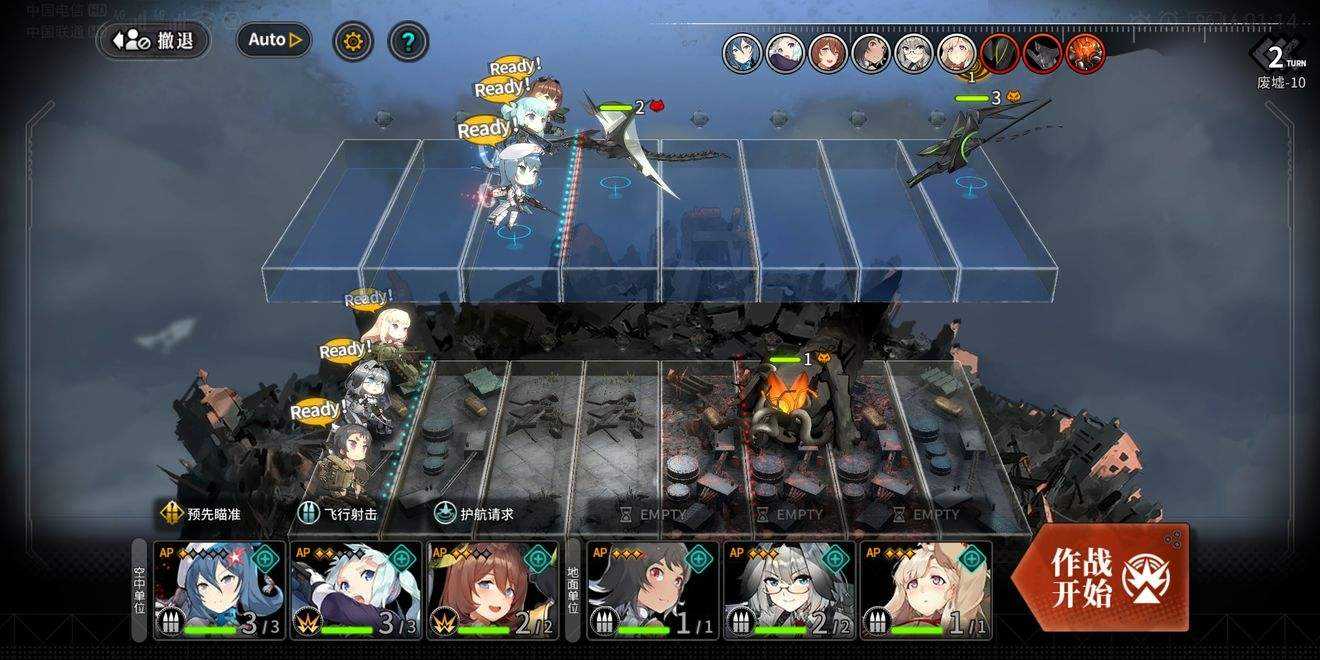Use the 飞行射击 skill

click(340, 514)
